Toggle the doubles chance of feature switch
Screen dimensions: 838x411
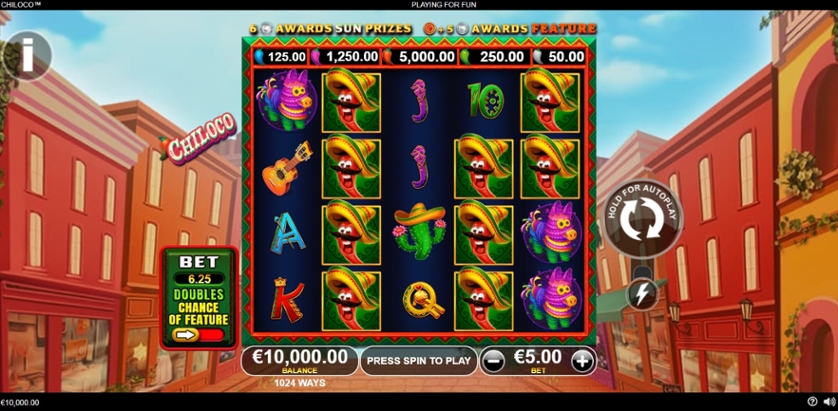pyautogui.click(x=198, y=335)
